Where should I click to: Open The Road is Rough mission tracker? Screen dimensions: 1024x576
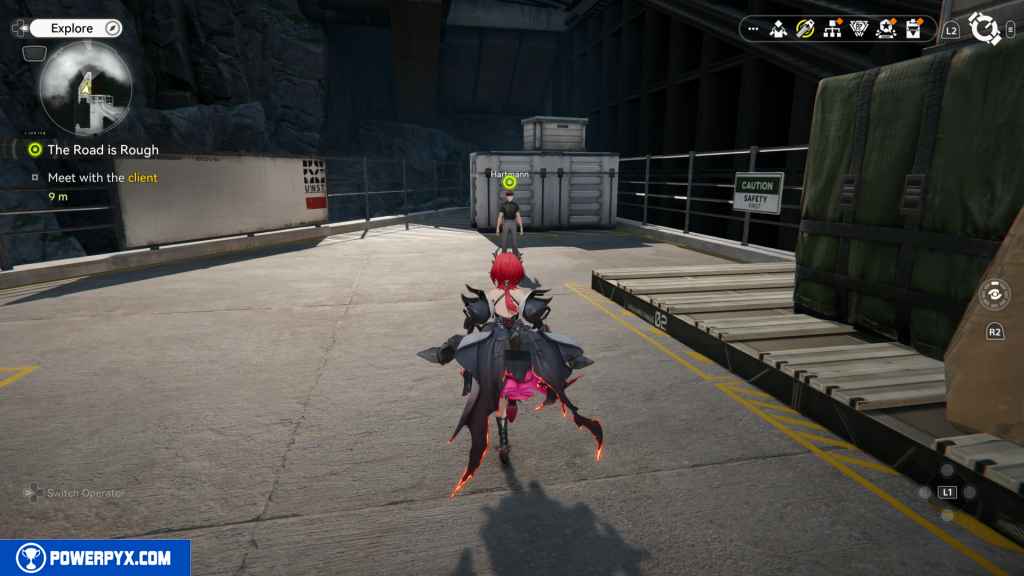point(102,150)
